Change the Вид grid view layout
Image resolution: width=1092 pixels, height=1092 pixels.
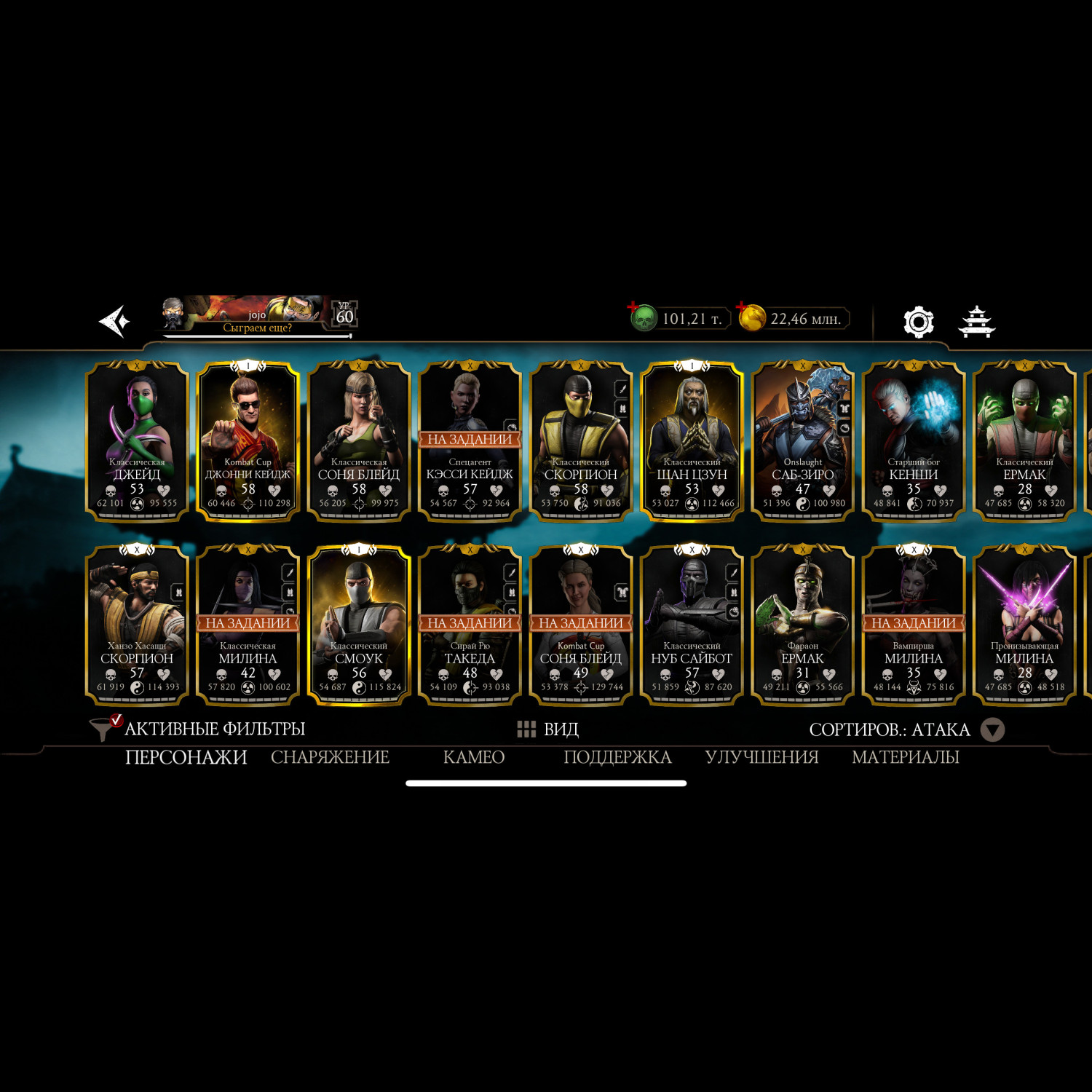tap(547, 729)
